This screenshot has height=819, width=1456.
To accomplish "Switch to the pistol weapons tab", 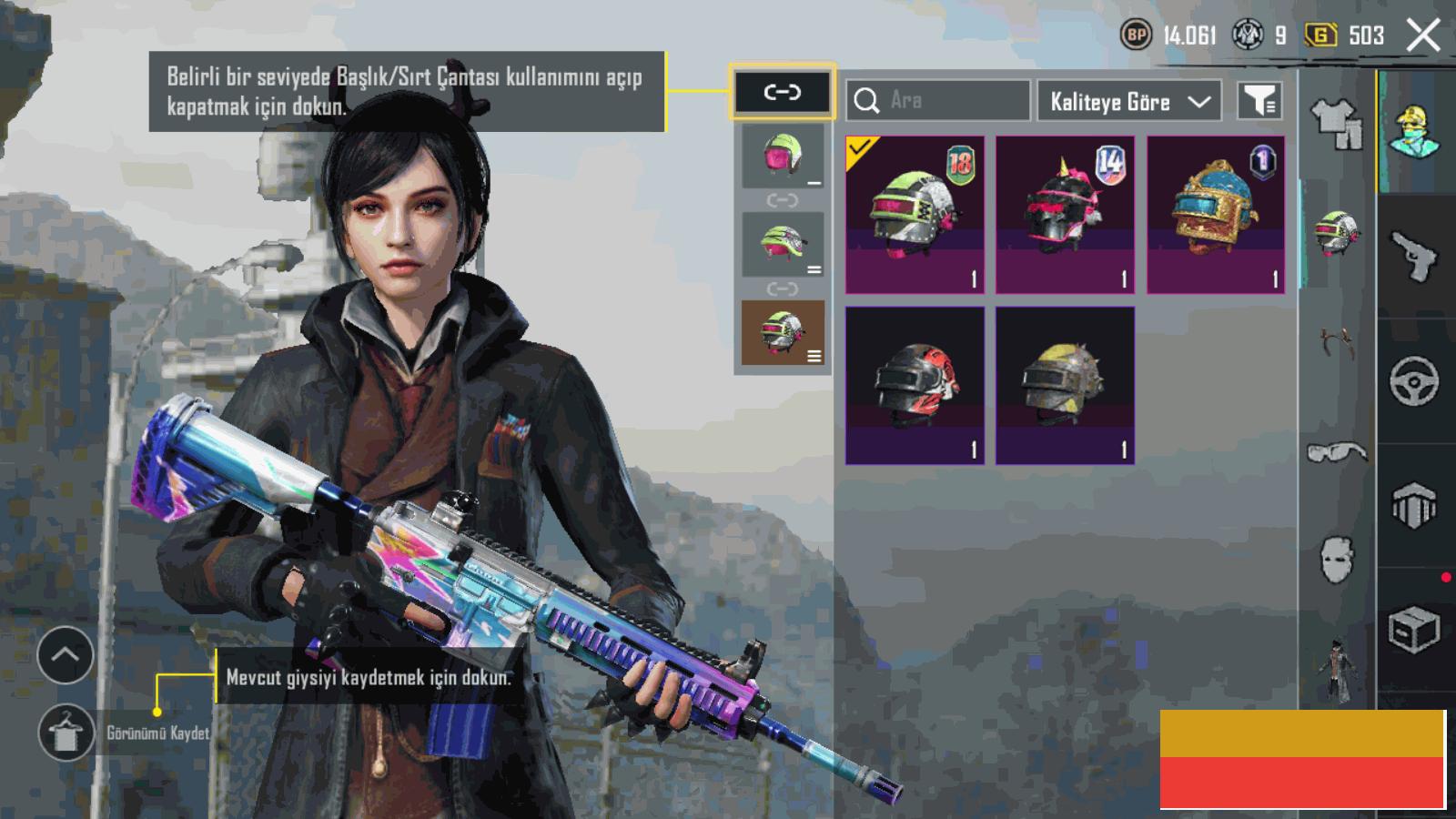I will (1414, 257).
